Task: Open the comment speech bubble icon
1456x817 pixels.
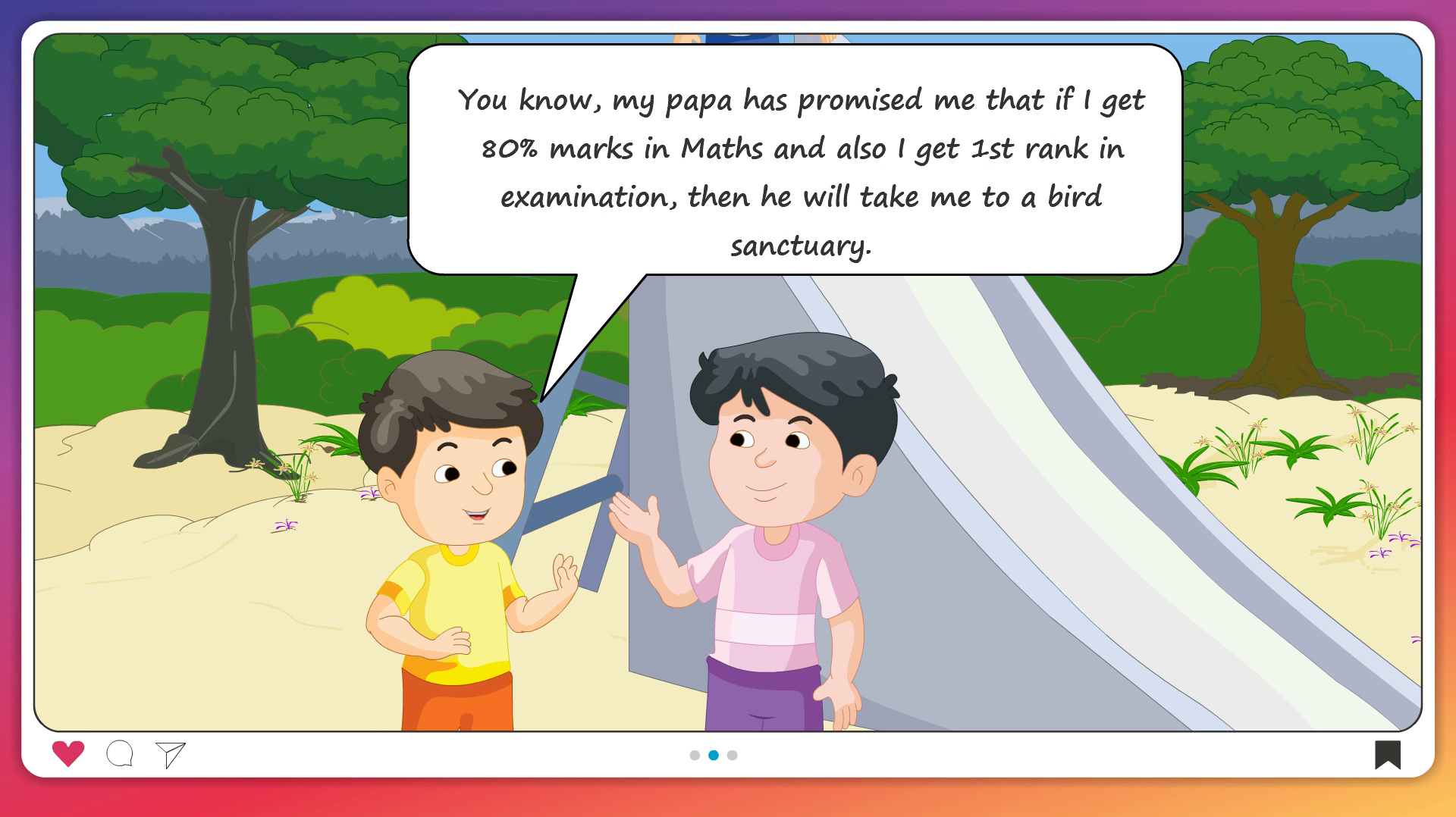Action: click(x=120, y=754)
